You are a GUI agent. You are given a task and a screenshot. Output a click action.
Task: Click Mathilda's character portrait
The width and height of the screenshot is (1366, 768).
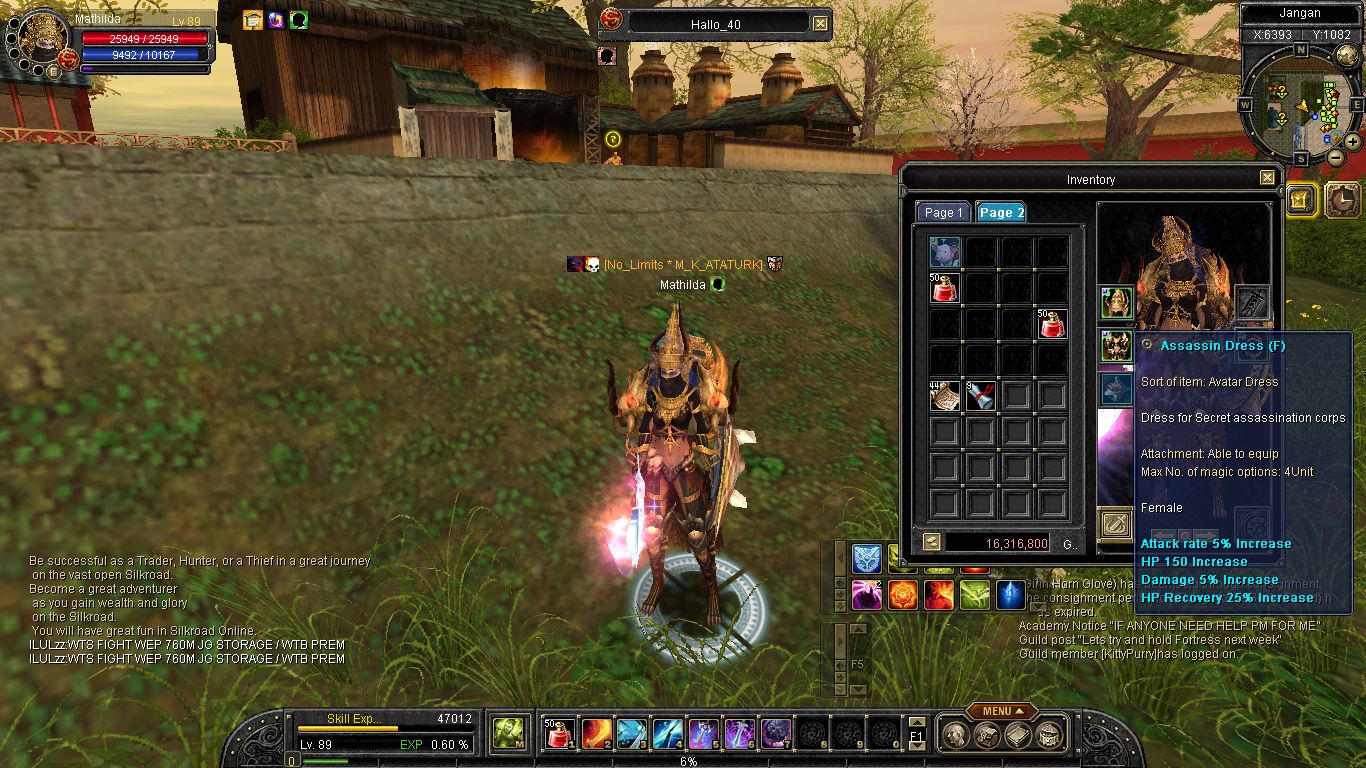pyautogui.click(x=42, y=38)
